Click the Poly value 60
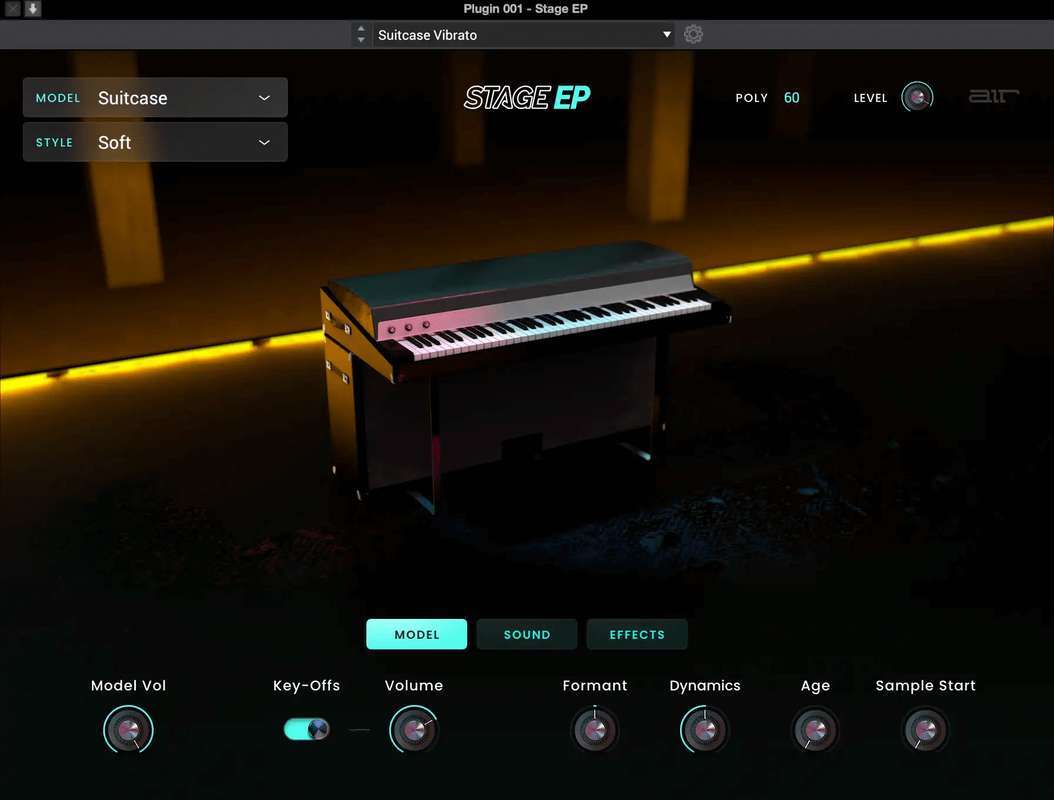 [x=792, y=98]
